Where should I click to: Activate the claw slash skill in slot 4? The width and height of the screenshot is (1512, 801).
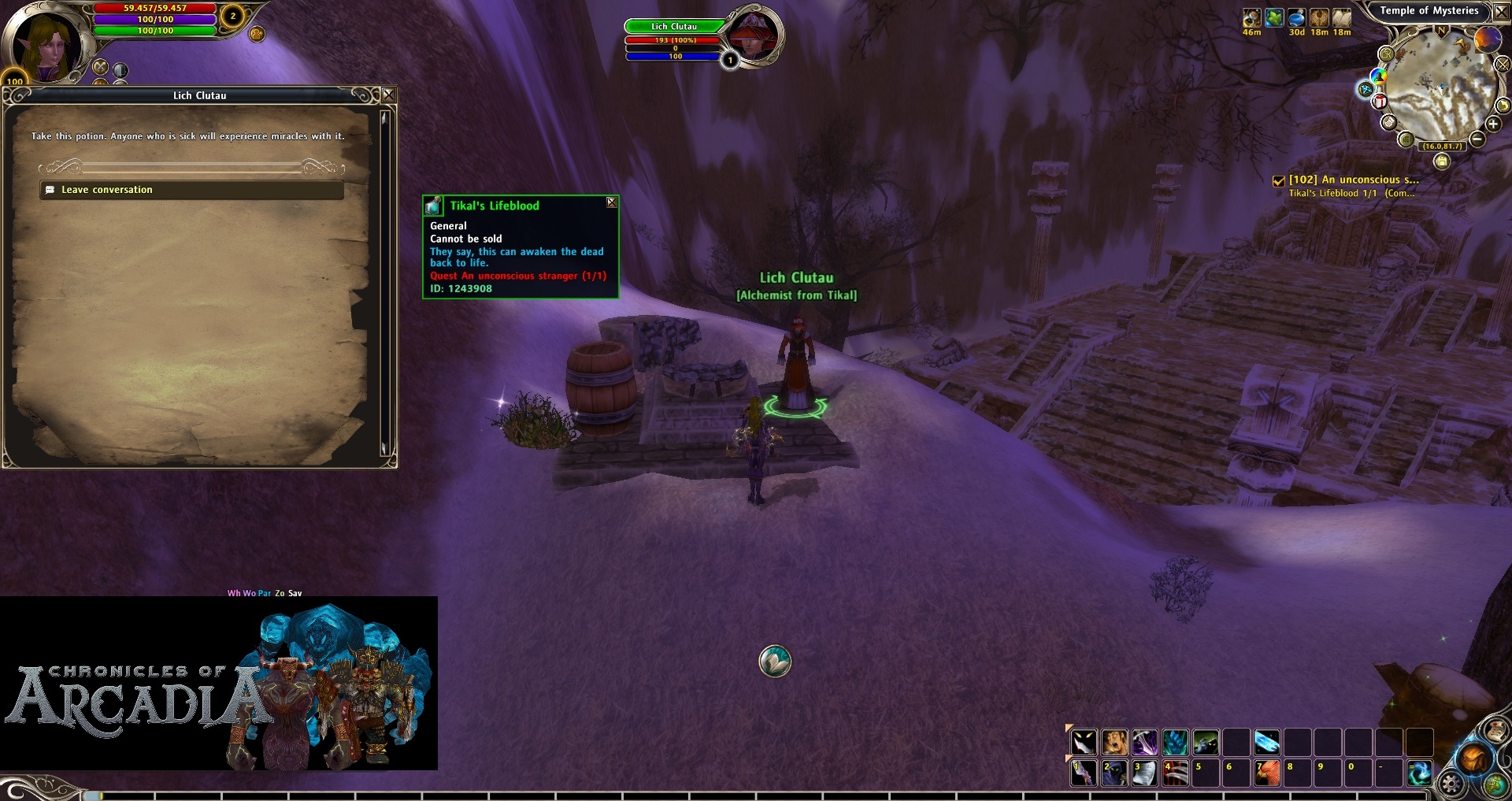[x=1176, y=773]
